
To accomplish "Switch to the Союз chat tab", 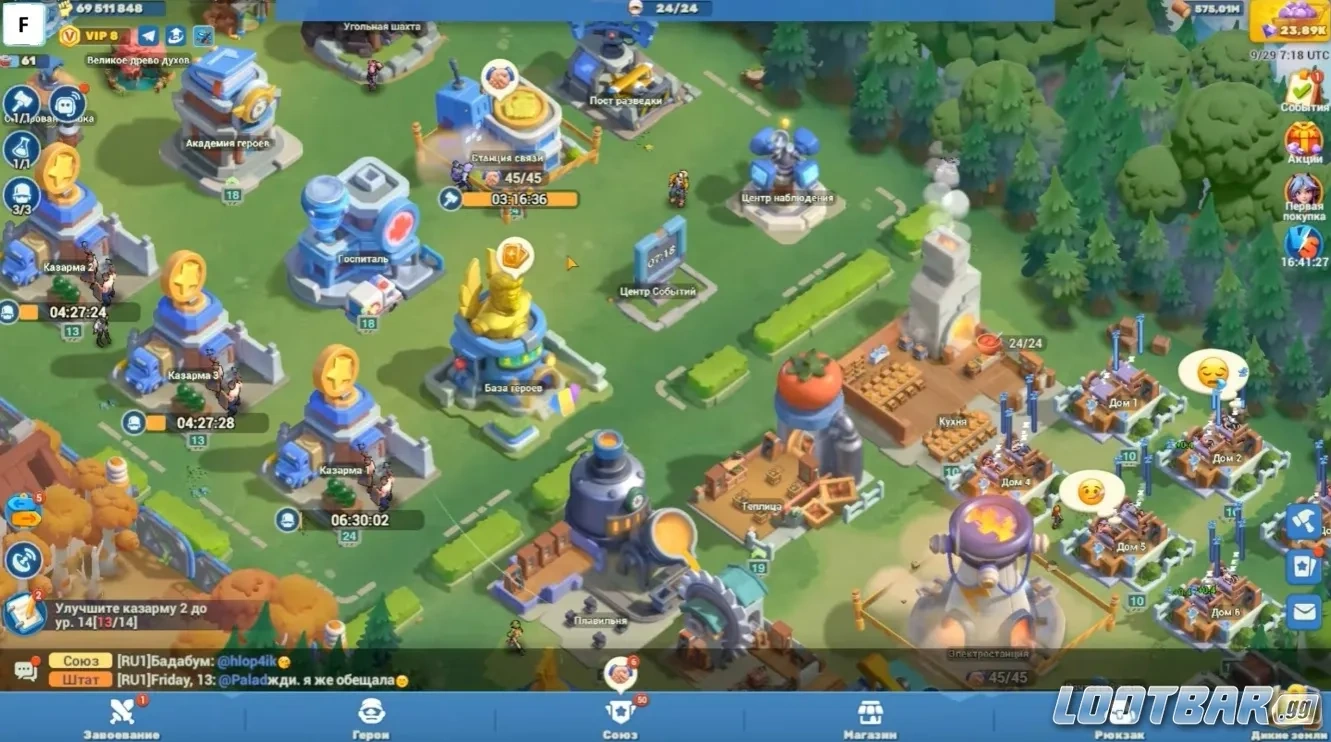I will point(80,661).
